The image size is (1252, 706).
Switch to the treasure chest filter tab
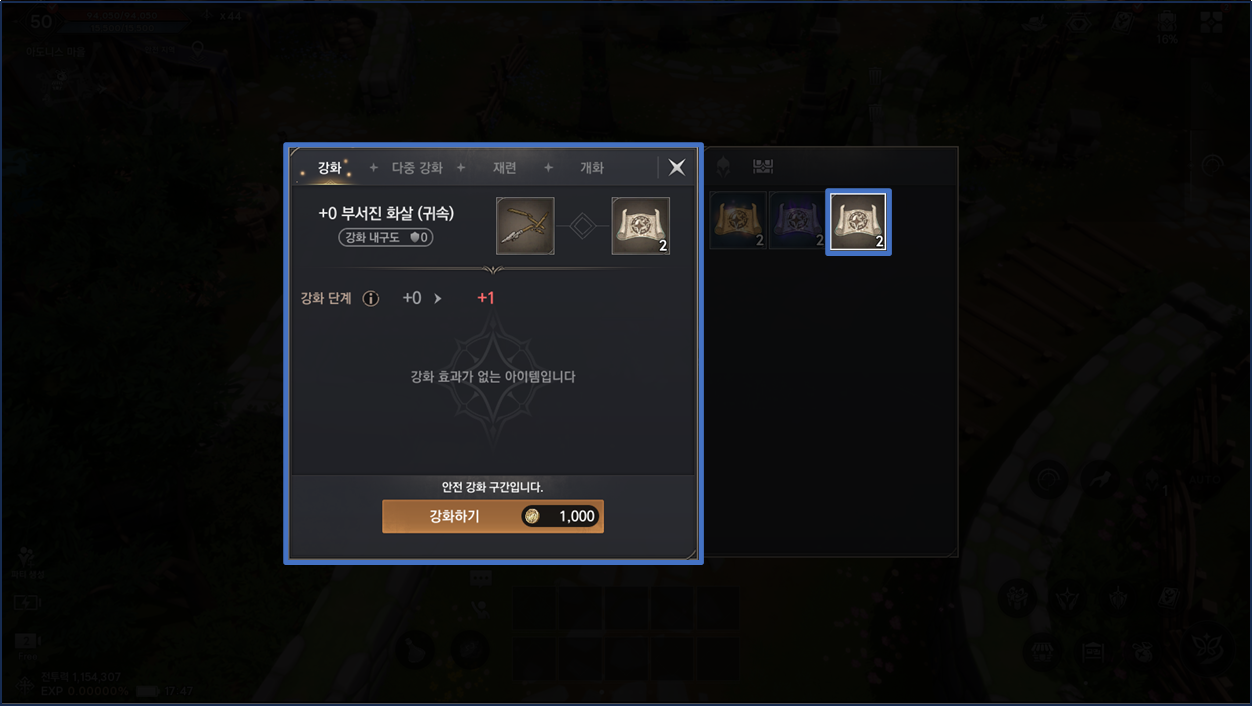pos(763,166)
